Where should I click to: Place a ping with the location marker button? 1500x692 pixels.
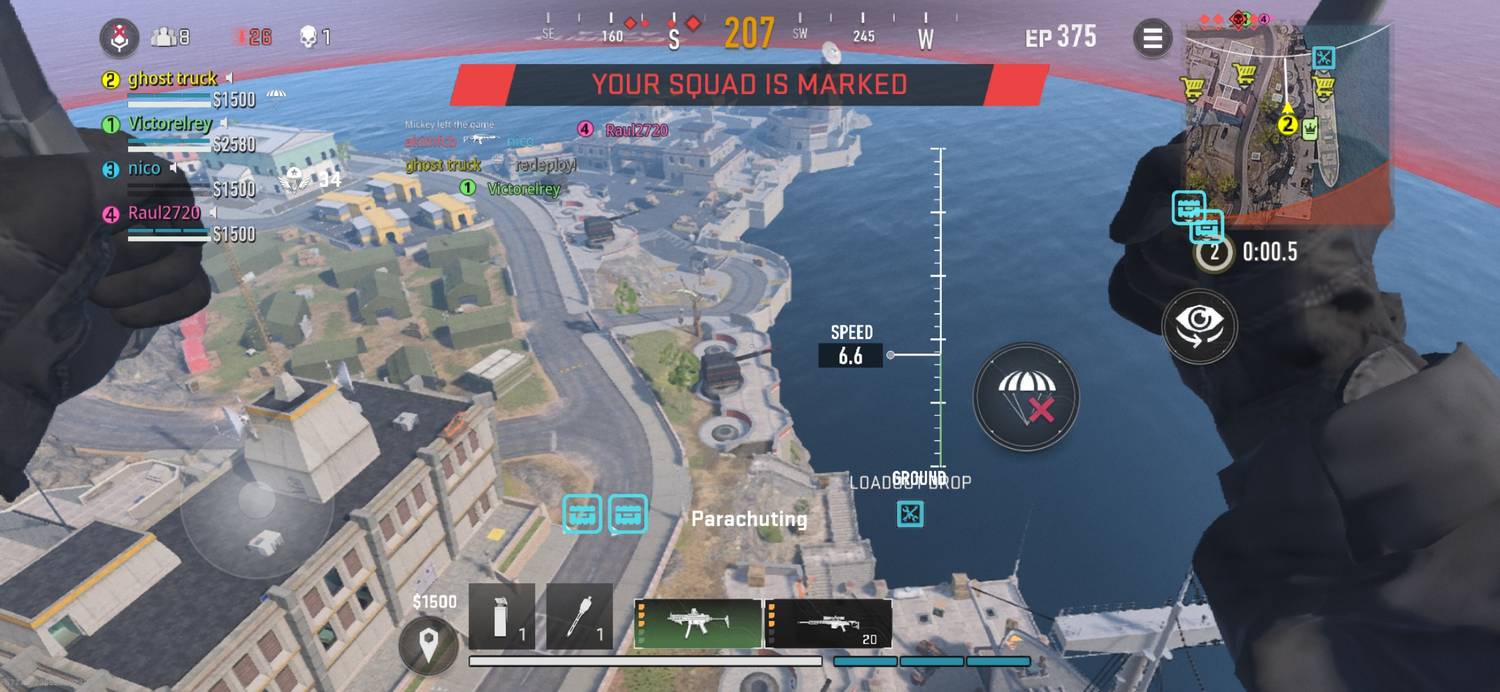pyautogui.click(x=429, y=646)
